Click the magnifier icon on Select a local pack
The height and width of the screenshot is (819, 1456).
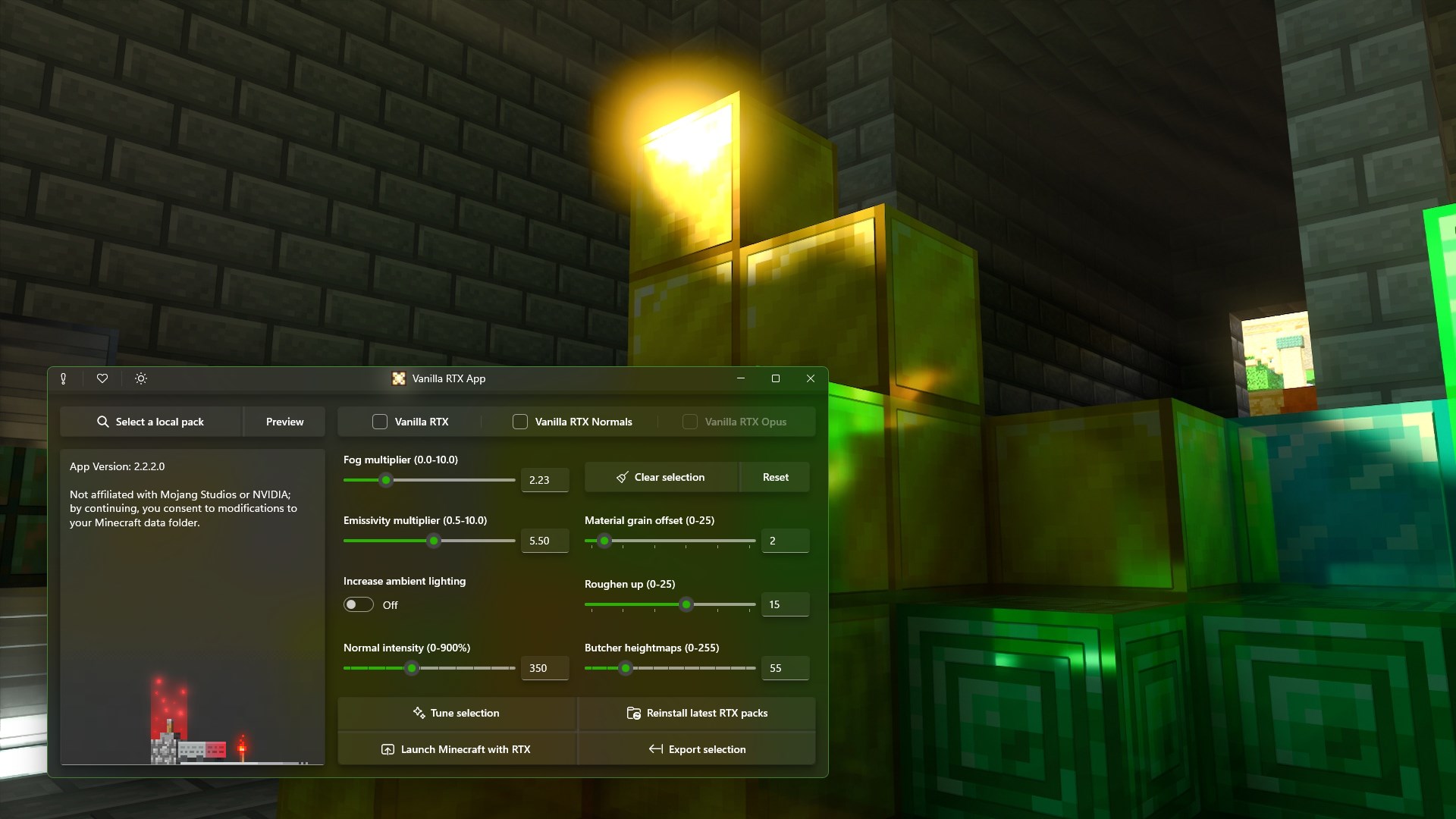pyautogui.click(x=102, y=422)
